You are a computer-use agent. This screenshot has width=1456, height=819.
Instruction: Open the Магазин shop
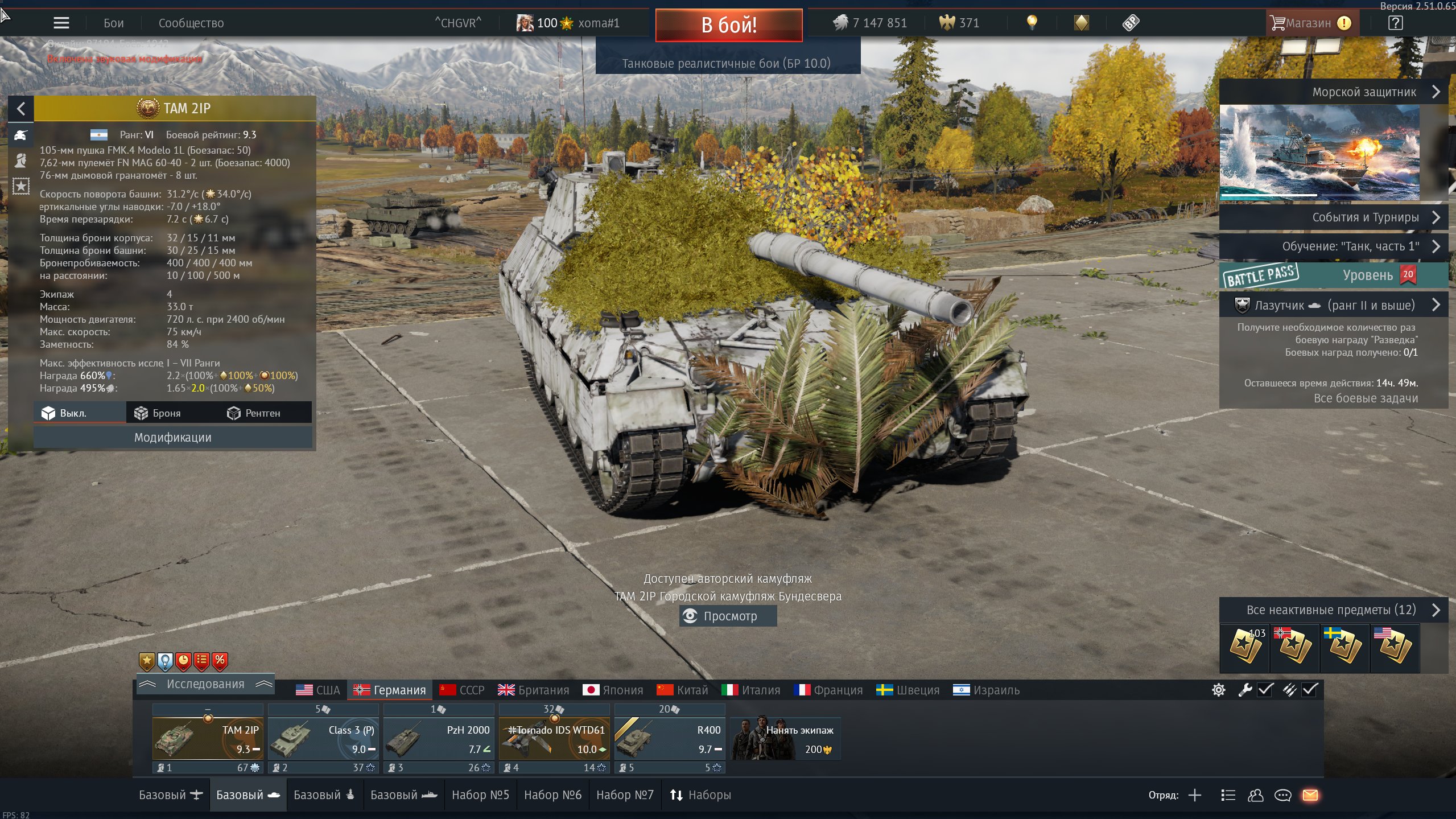[1309, 23]
